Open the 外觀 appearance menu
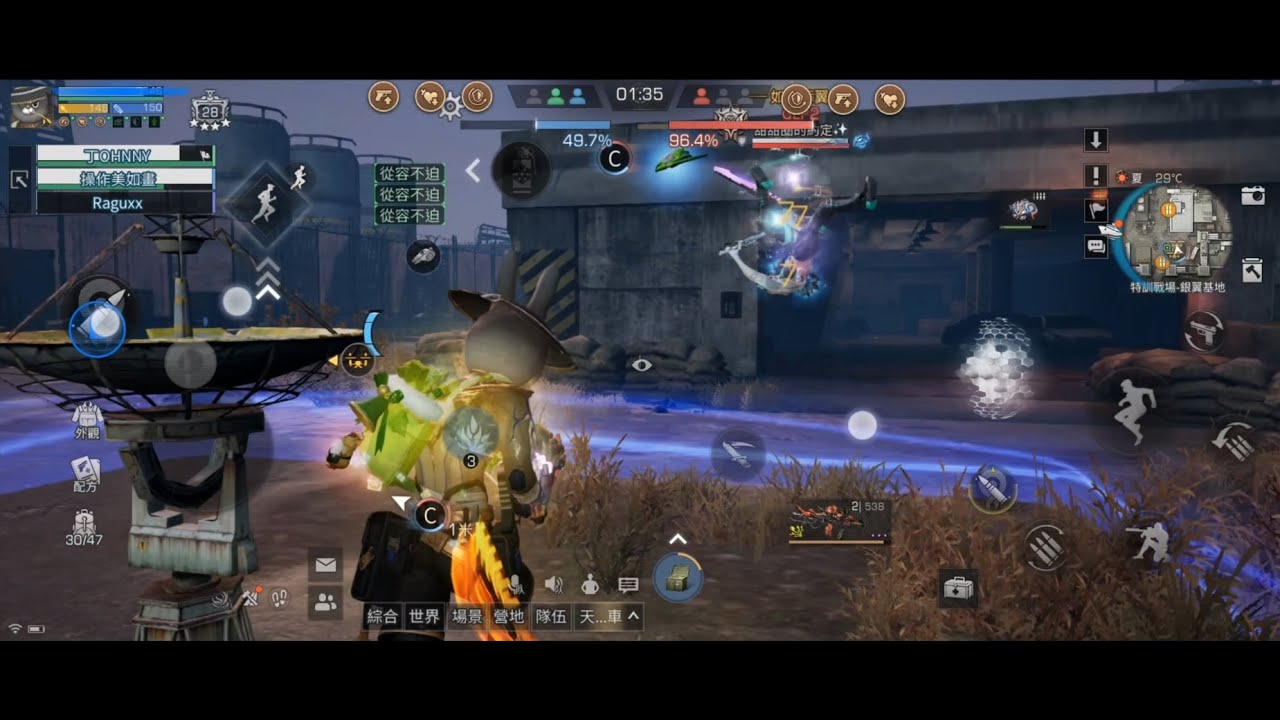 (x=87, y=420)
